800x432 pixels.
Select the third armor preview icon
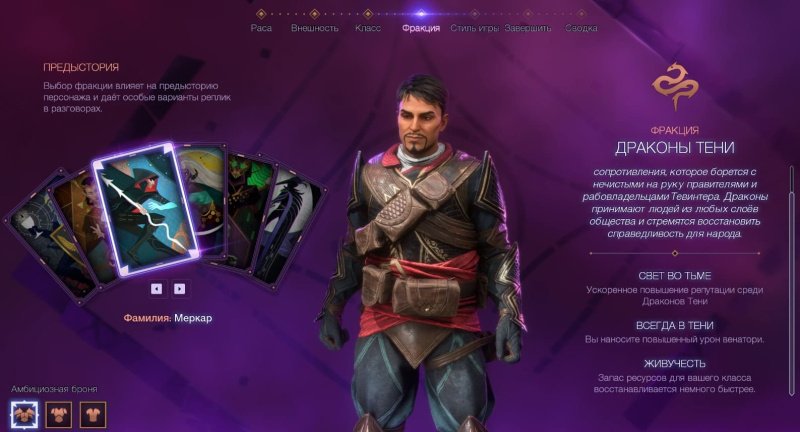coord(92,413)
